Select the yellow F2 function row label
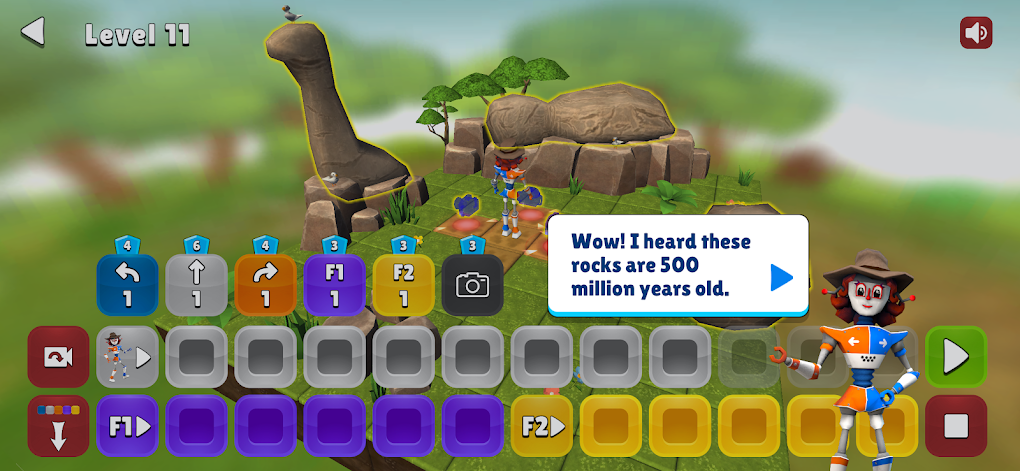Image resolution: width=1020 pixels, height=471 pixels. click(541, 425)
